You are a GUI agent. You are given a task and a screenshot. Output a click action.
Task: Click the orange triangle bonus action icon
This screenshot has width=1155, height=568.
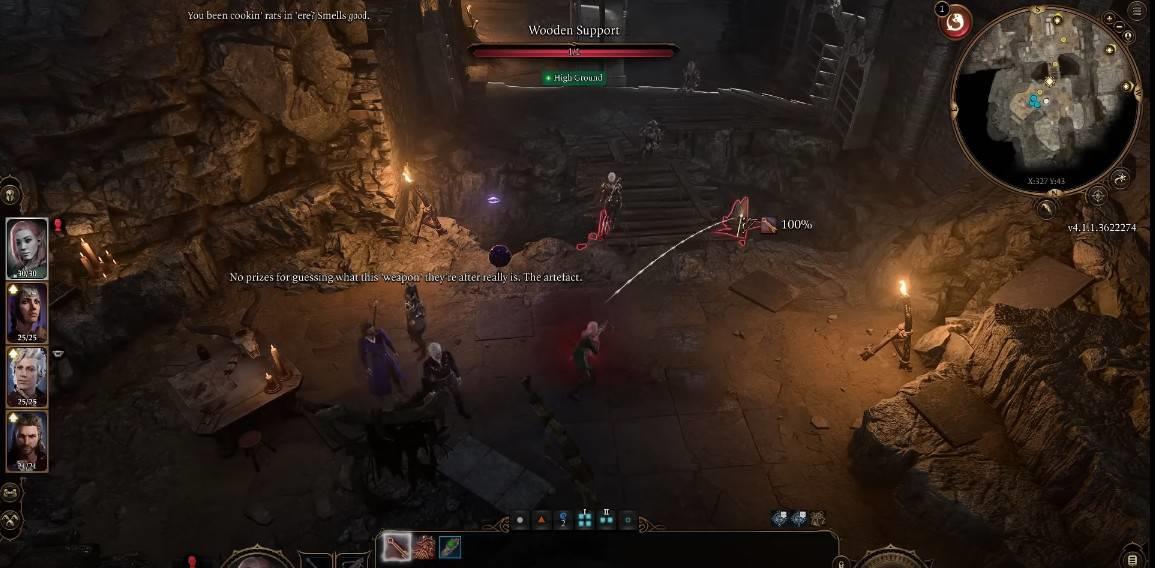tap(542, 520)
